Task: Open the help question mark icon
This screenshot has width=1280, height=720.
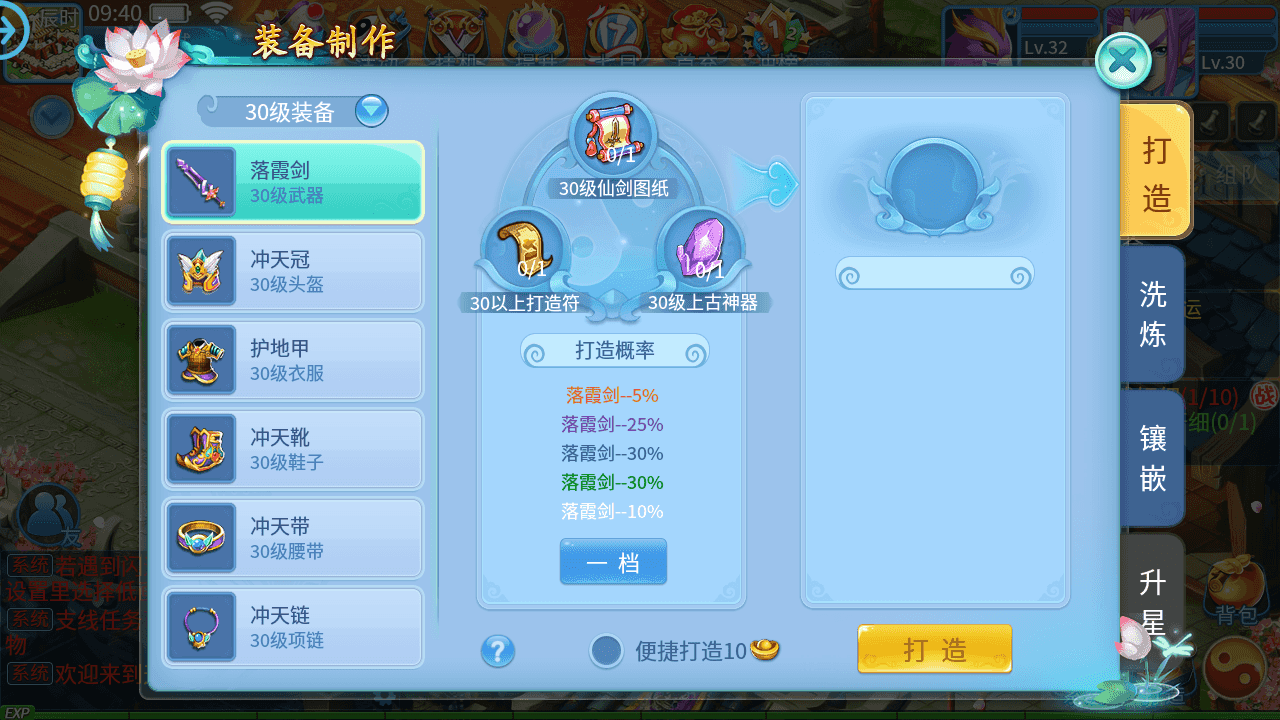Action: pos(497,651)
